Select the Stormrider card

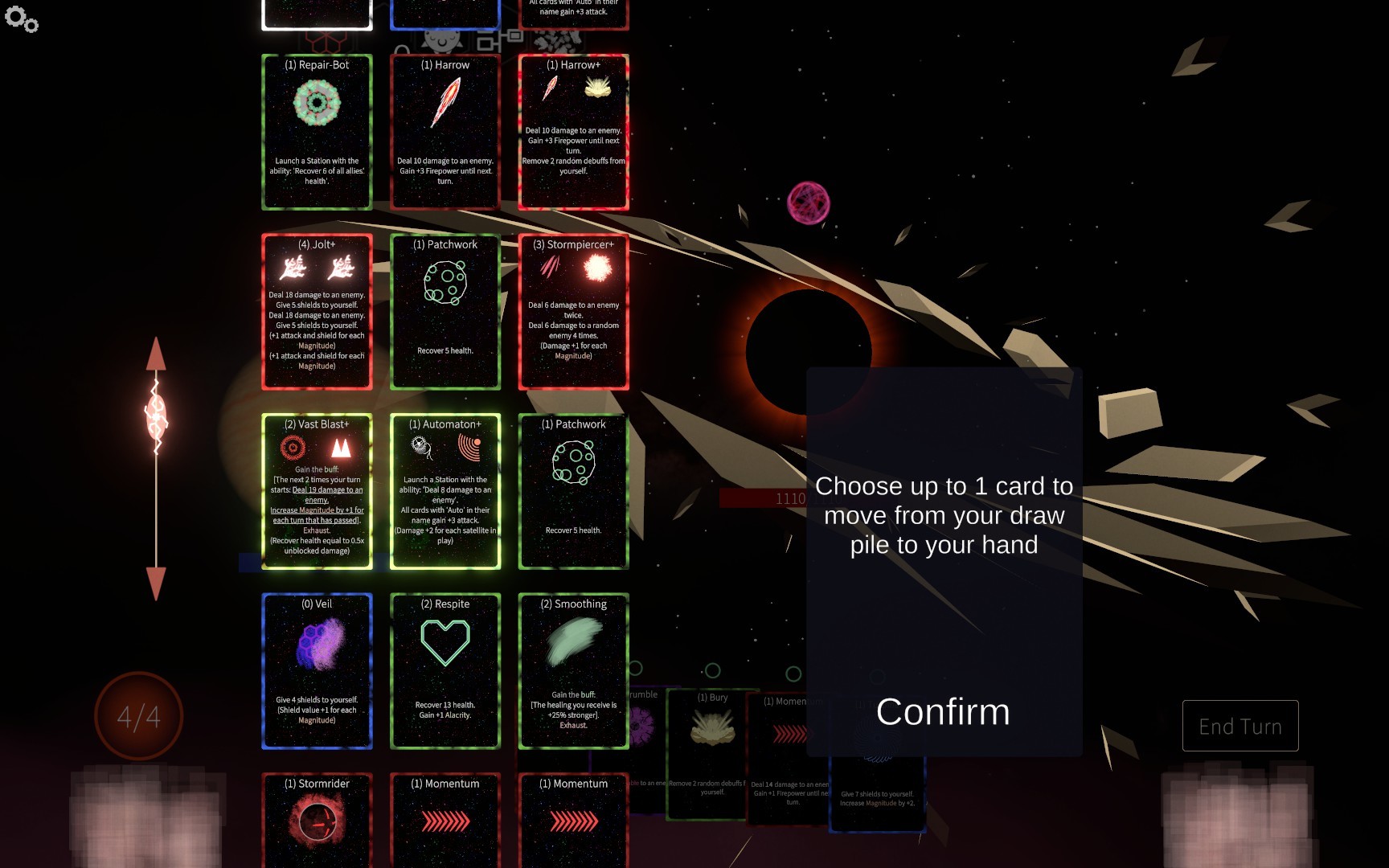[x=317, y=820]
